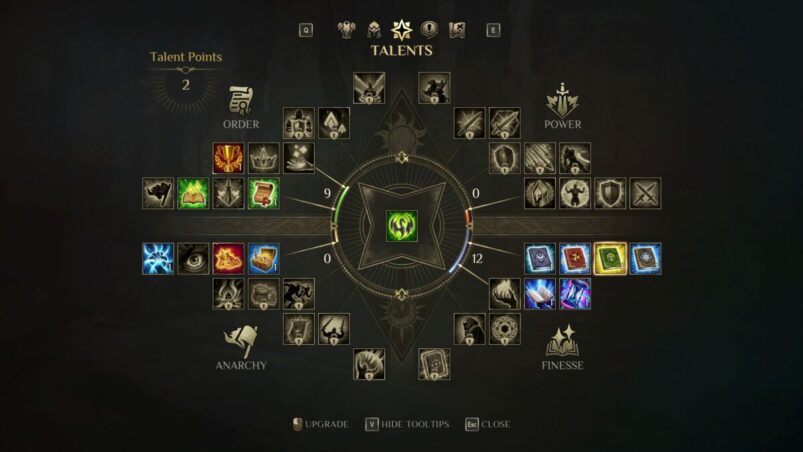803x452 pixels.
Task: Select the green glowing book talent
Action: point(193,193)
